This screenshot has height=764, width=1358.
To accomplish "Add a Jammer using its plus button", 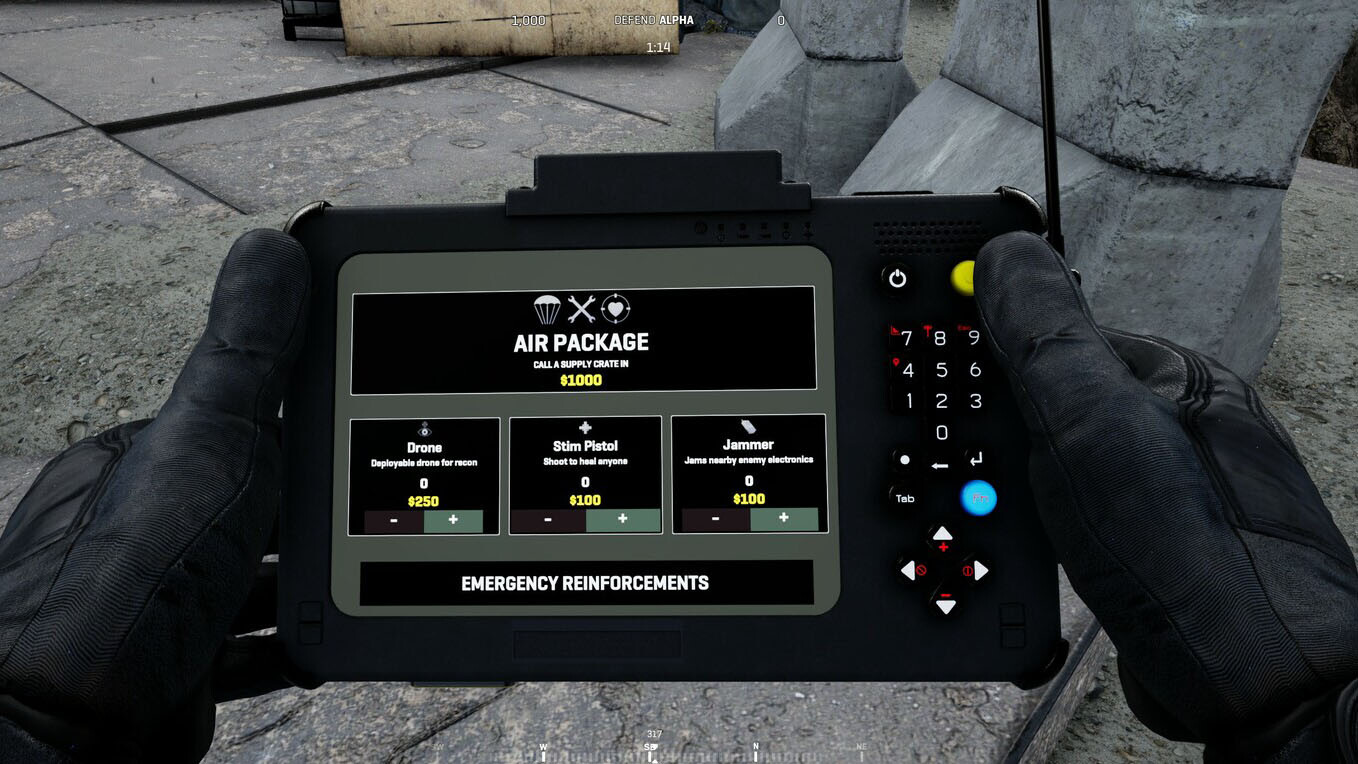I will [783, 518].
